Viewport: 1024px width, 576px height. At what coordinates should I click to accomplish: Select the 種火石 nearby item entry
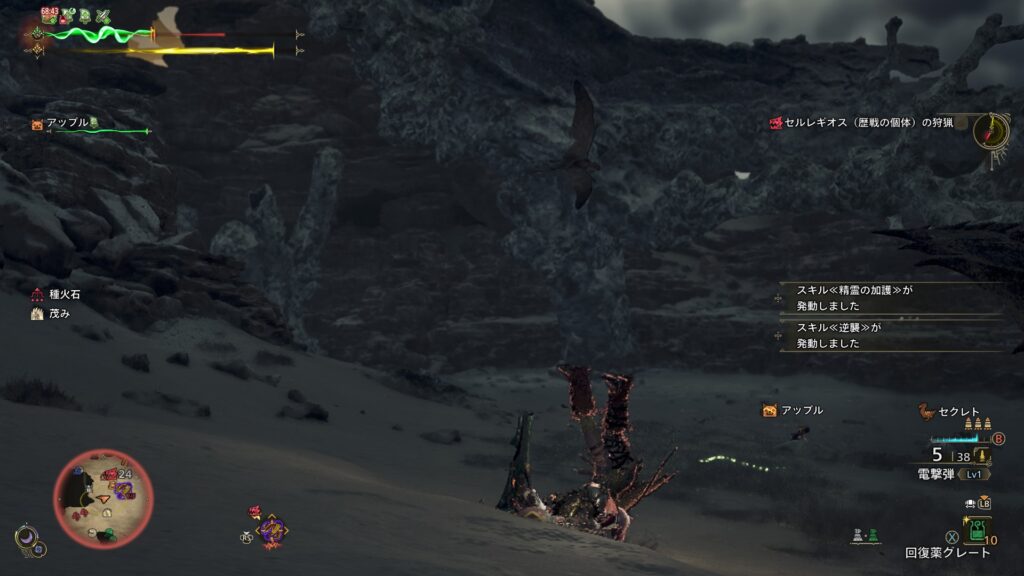click(58, 295)
